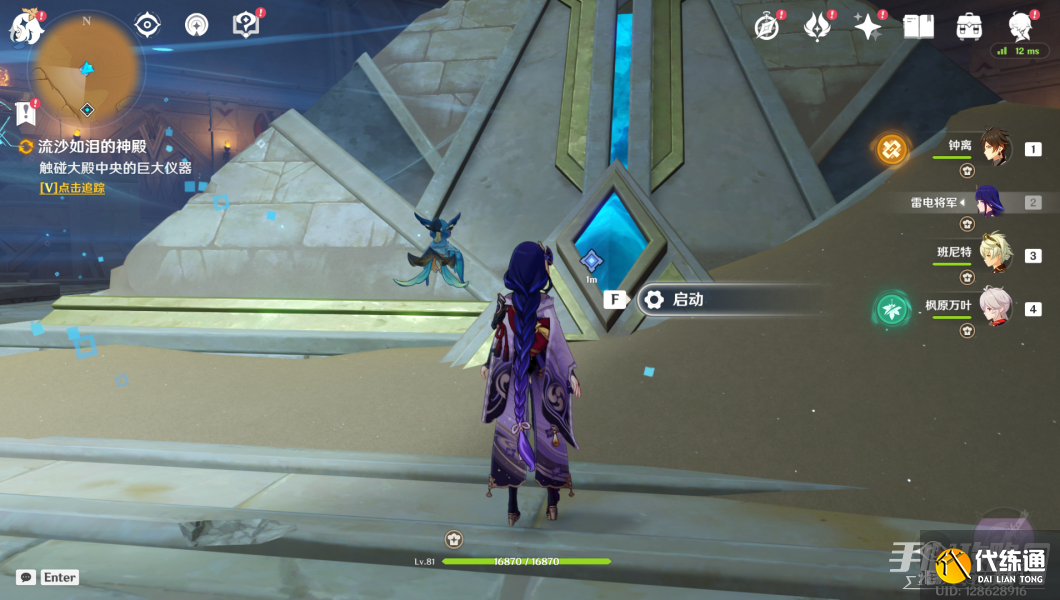
Task: Open the Adventurer Handbook book icon
Action: [x=918, y=27]
